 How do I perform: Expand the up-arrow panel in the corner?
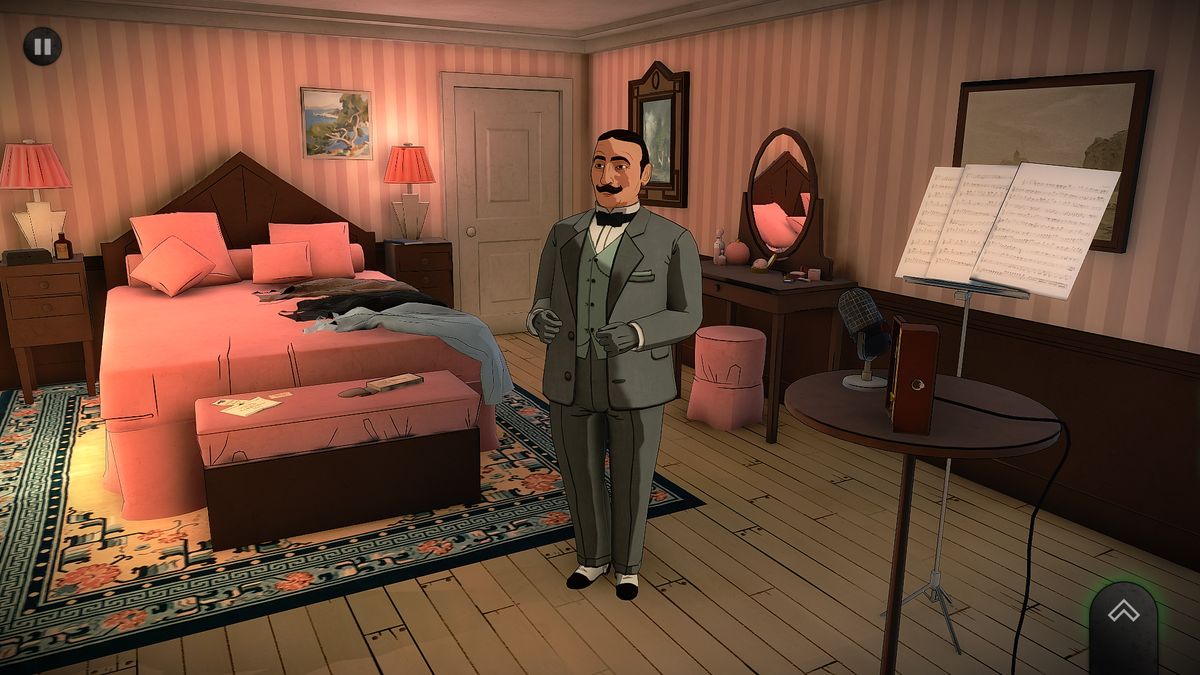[x=1123, y=616]
